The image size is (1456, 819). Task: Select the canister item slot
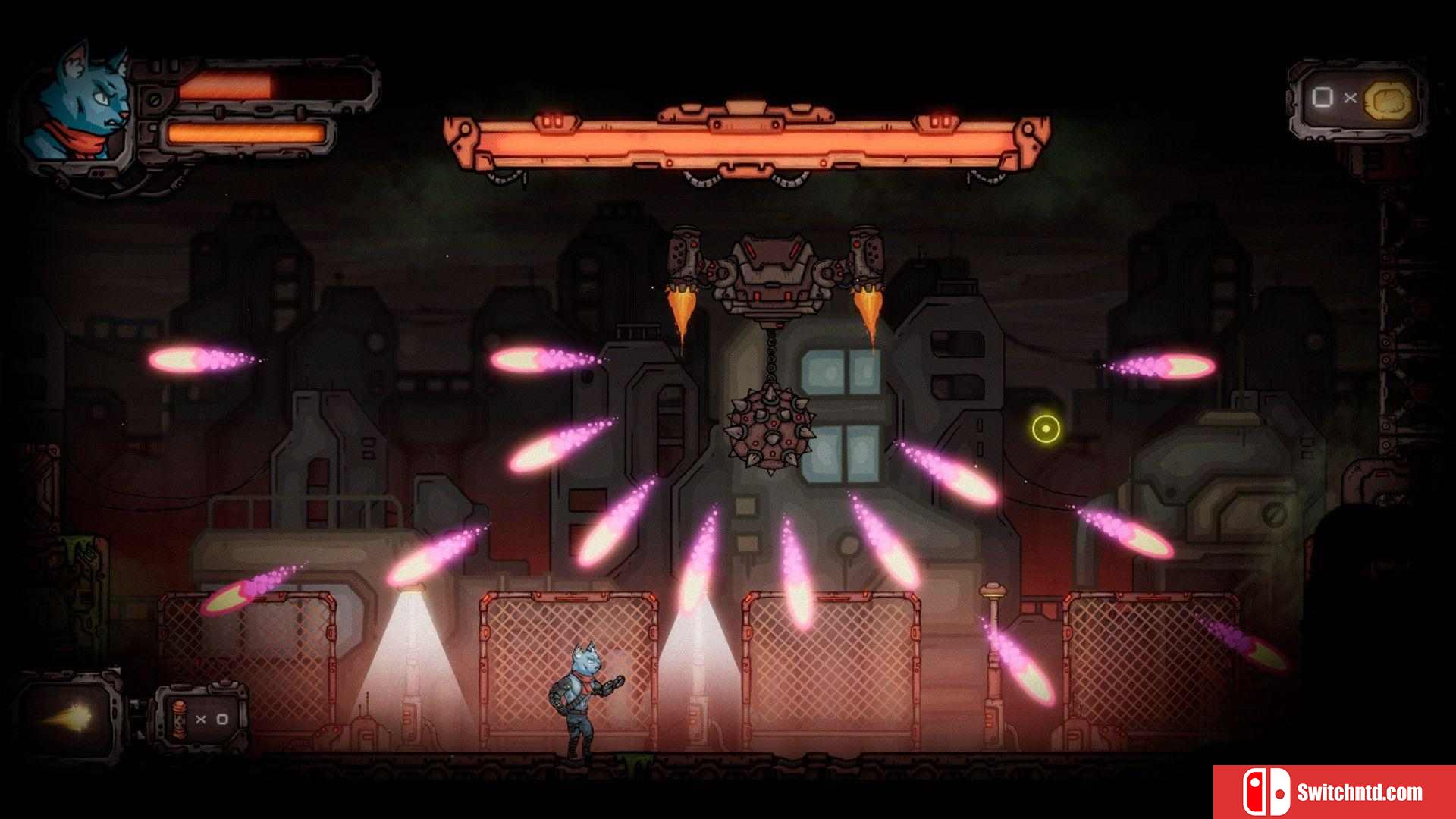click(200, 718)
